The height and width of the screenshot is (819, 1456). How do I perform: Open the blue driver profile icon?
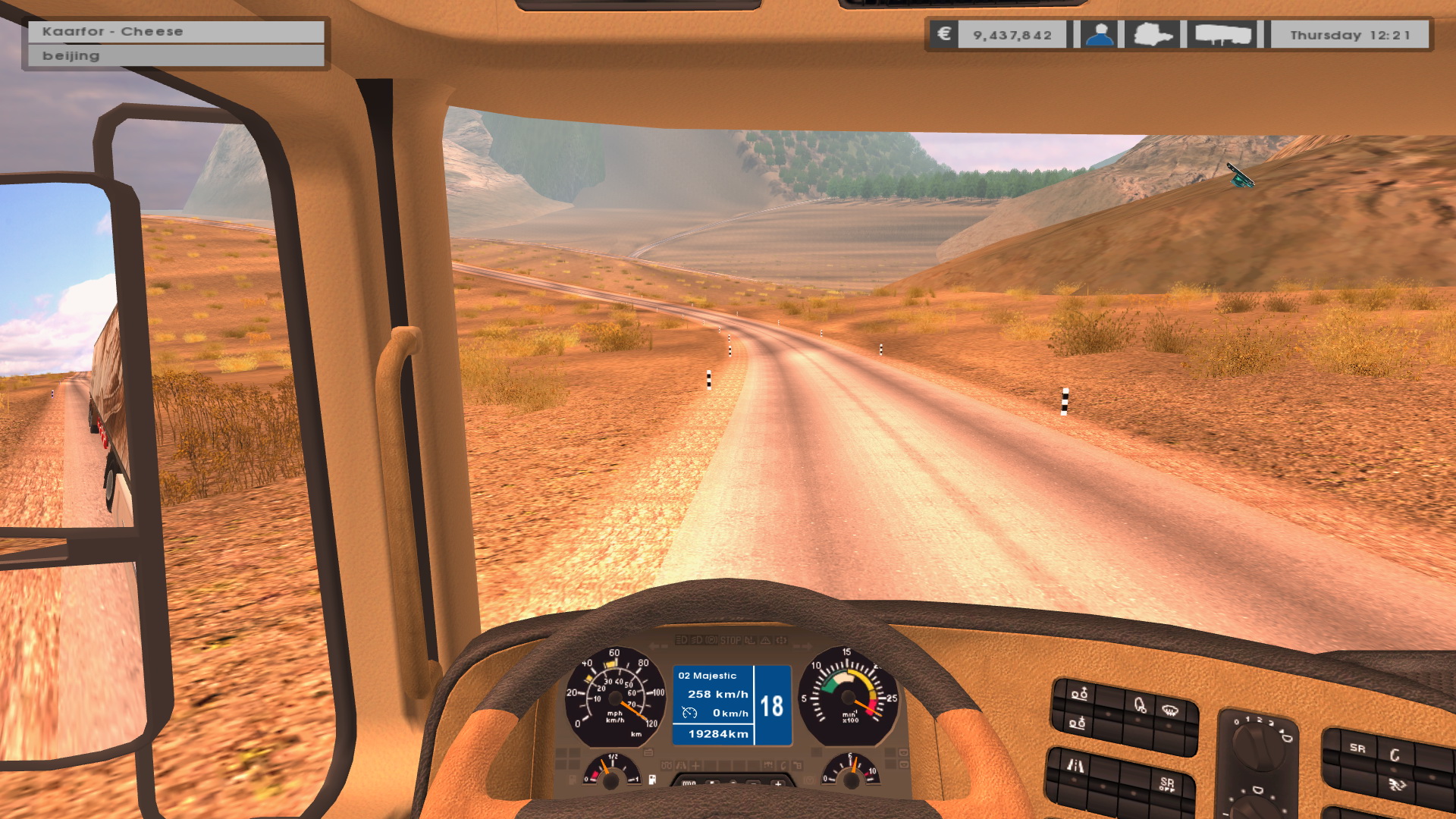[x=1099, y=35]
